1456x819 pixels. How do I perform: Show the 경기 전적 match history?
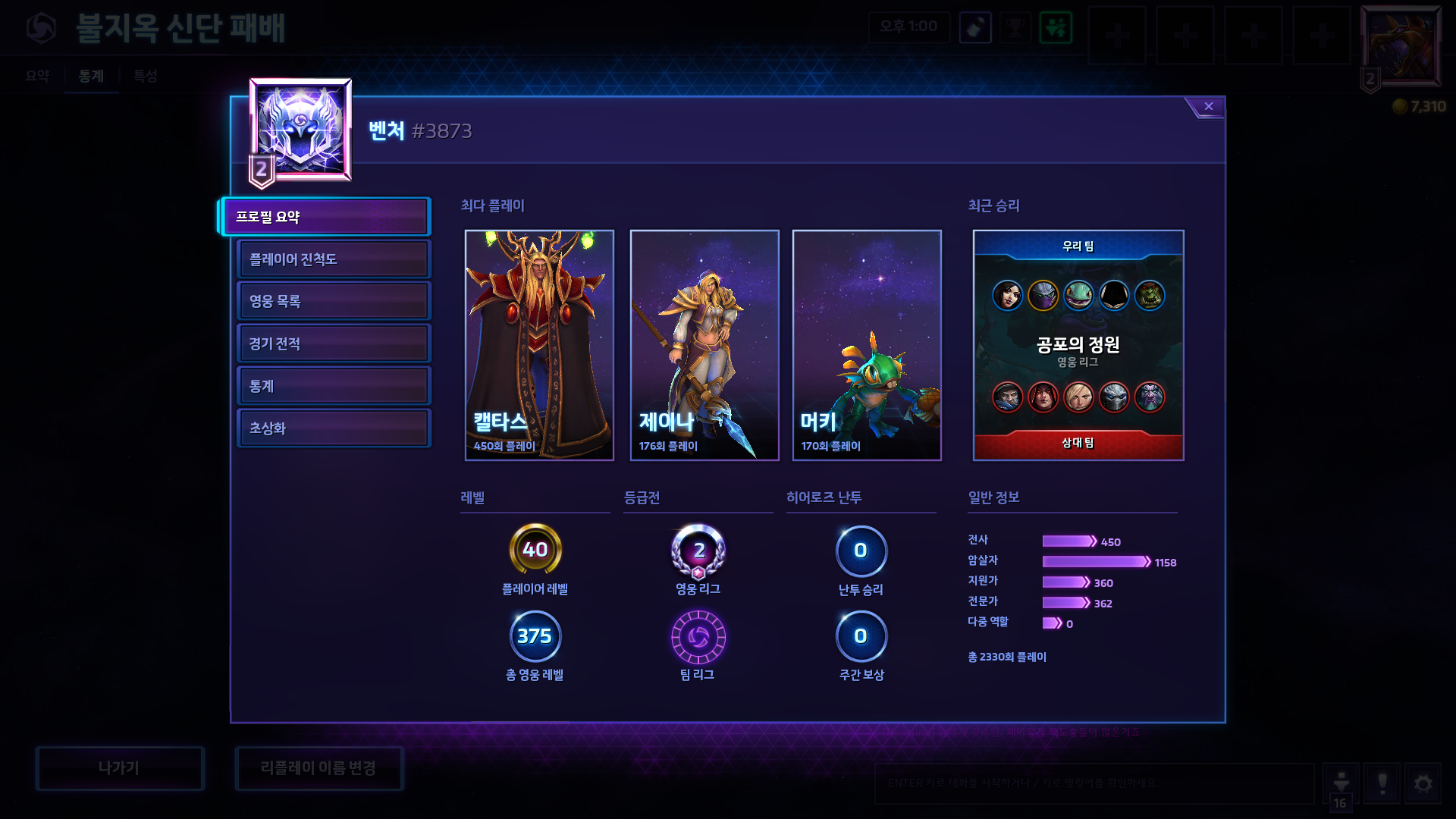click(x=333, y=344)
